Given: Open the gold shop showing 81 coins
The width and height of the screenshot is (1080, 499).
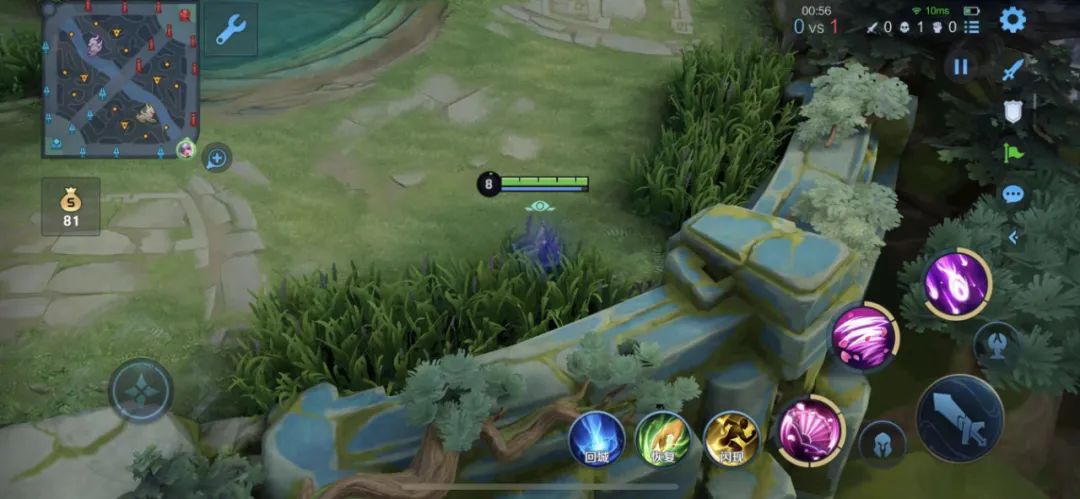Looking at the screenshot, I should [x=71, y=206].
